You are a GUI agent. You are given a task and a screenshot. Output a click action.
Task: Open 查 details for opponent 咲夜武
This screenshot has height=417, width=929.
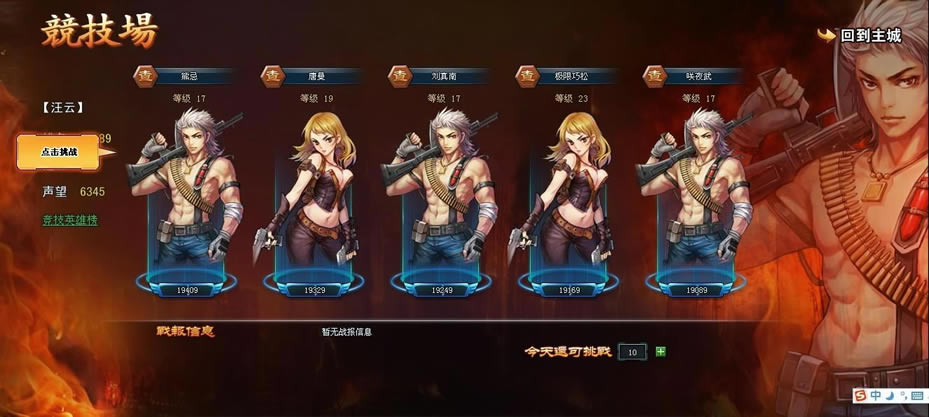tap(654, 75)
